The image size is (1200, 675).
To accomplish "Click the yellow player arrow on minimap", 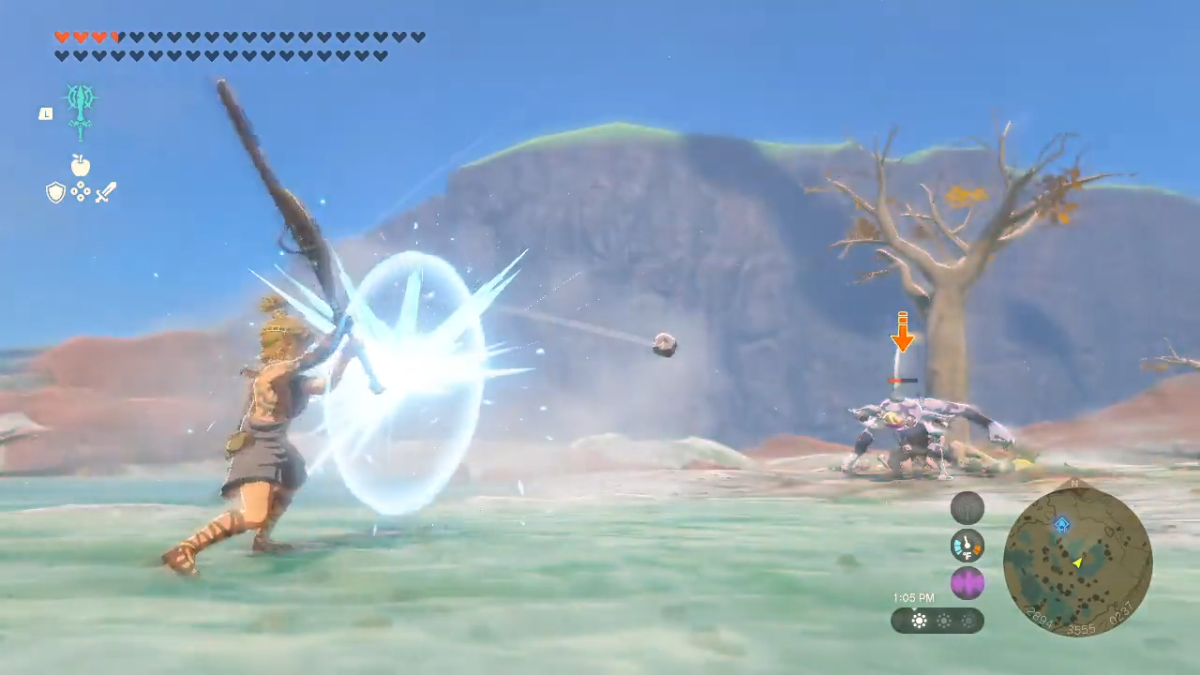I will pos(1078,563).
